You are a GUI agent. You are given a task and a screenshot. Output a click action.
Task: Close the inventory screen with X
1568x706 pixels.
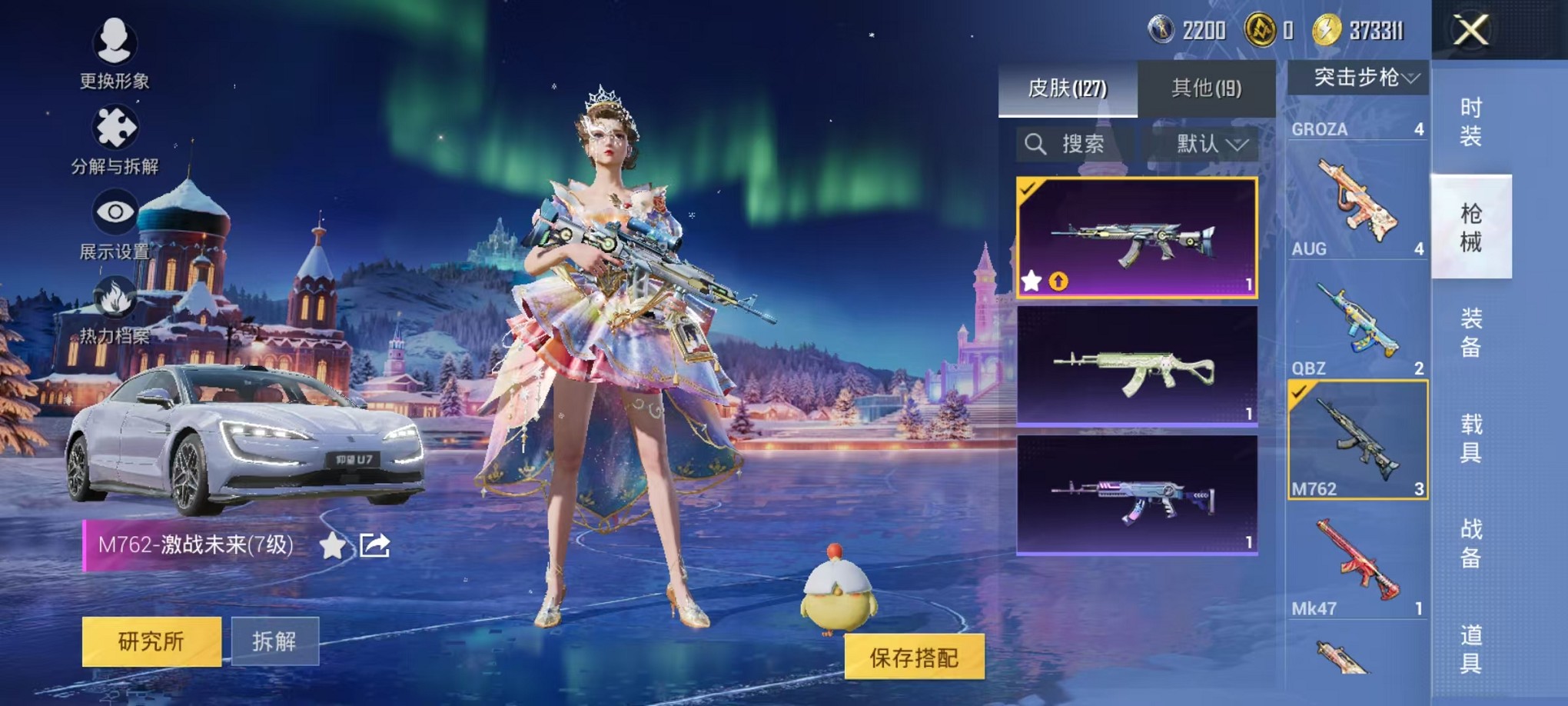(x=1470, y=31)
